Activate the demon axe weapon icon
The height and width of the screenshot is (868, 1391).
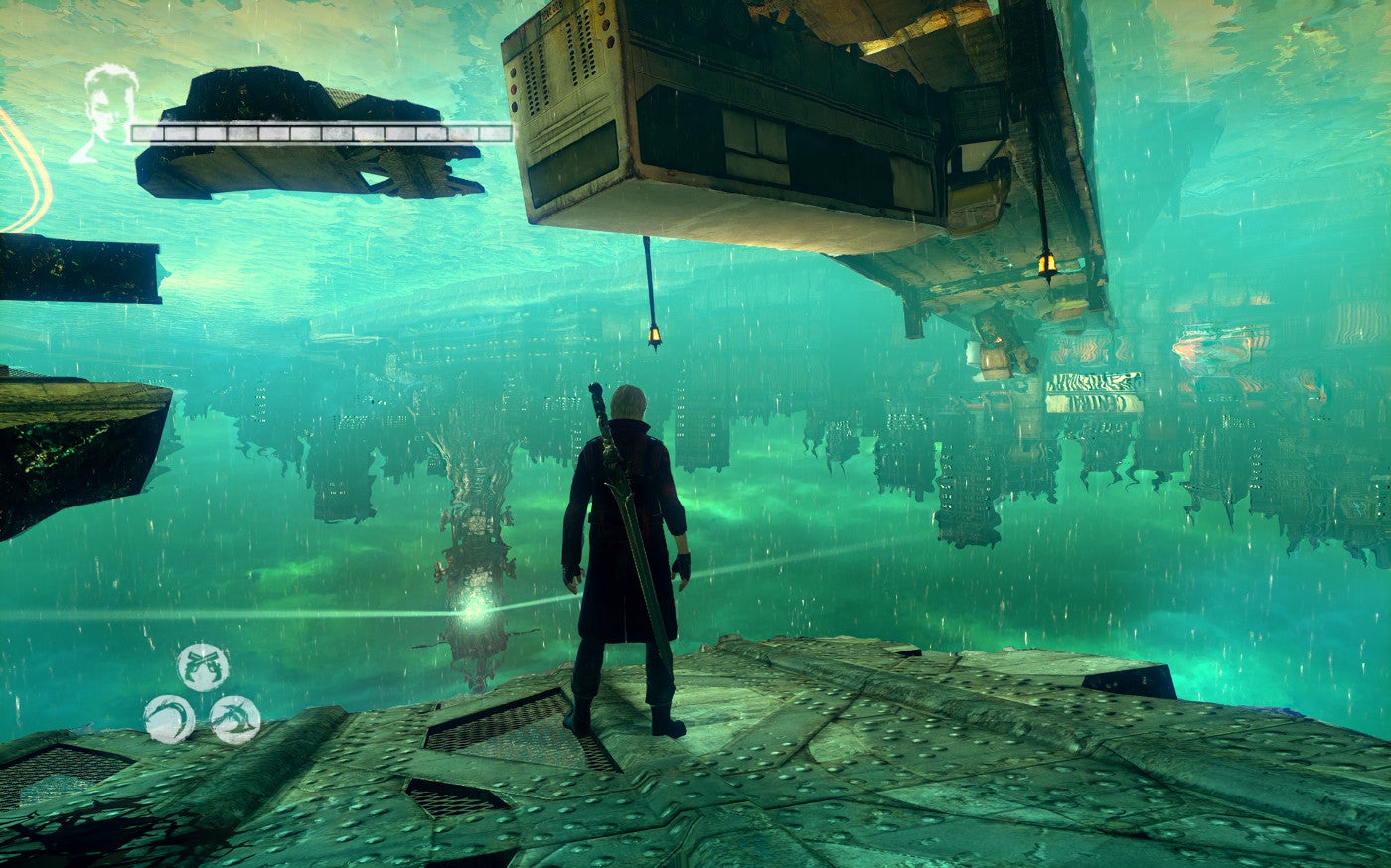pyautogui.click(x=235, y=719)
